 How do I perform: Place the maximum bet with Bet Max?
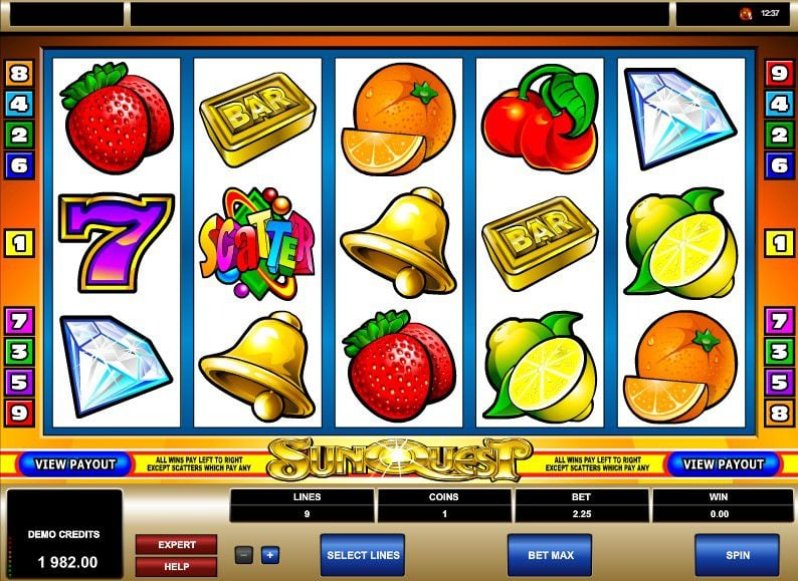549,555
